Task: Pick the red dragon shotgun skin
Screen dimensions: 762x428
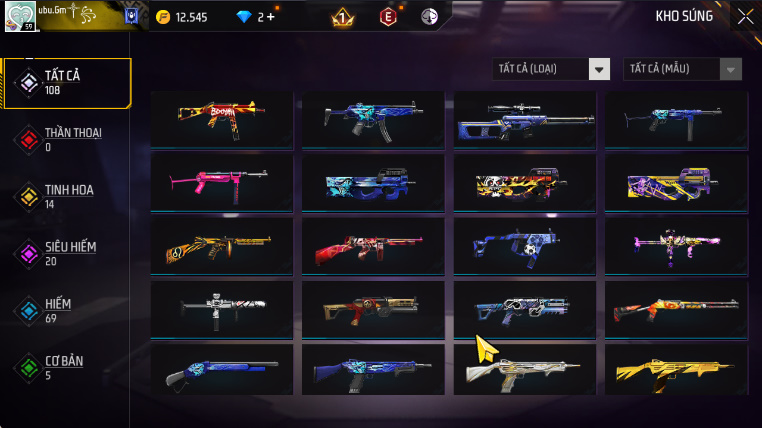Action: 373,245
